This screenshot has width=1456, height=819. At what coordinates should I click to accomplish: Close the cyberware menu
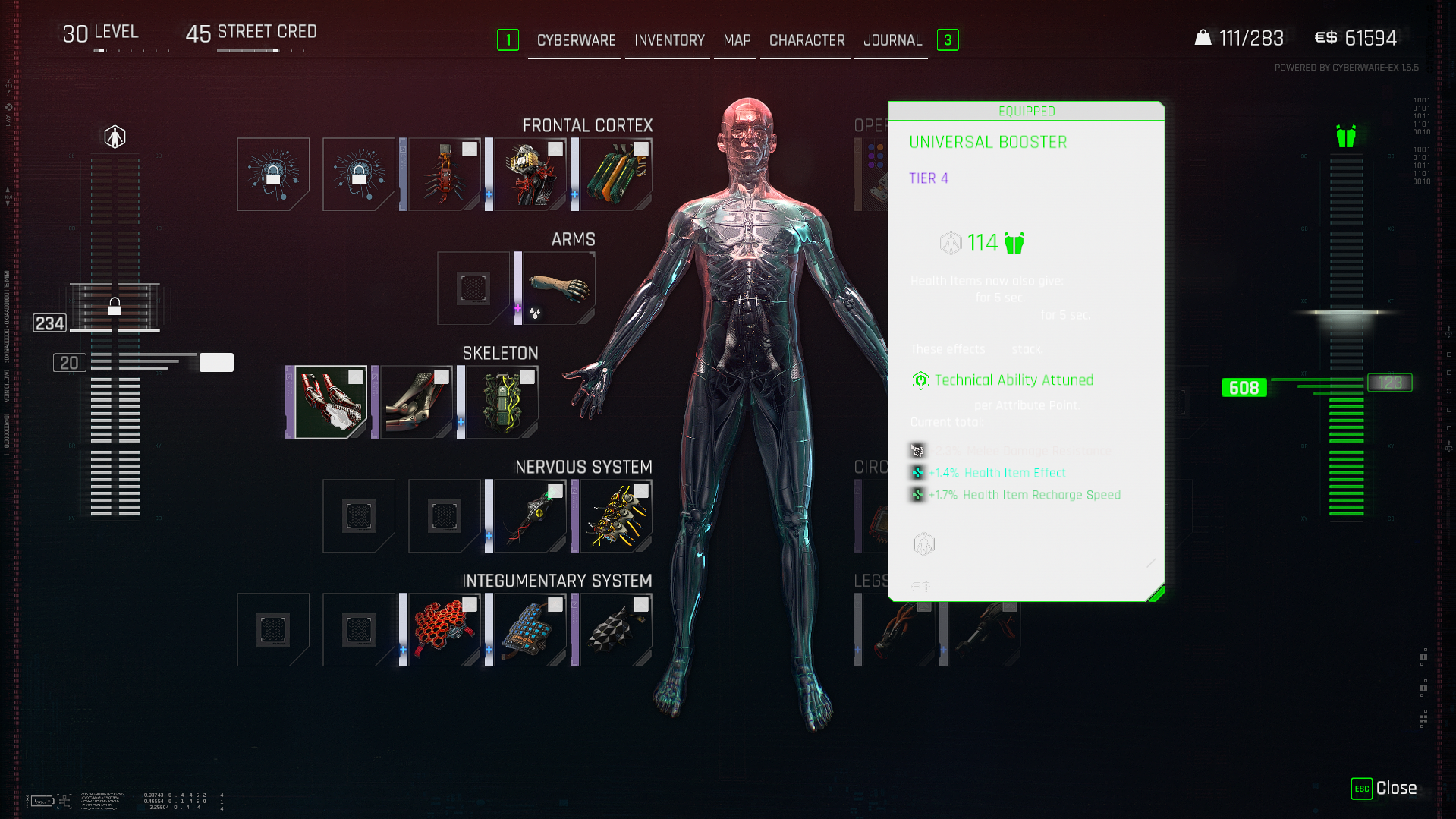[x=1383, y=789]
